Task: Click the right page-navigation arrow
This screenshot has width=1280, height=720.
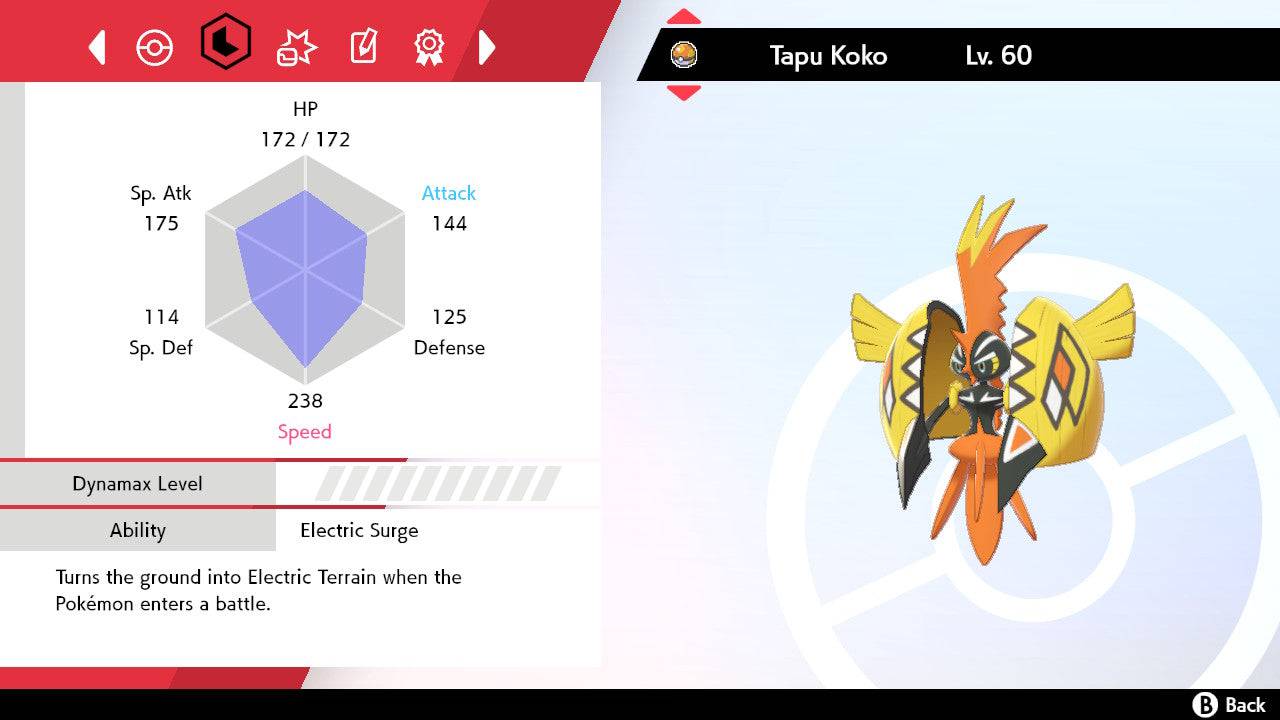Action: click(488, 45)
